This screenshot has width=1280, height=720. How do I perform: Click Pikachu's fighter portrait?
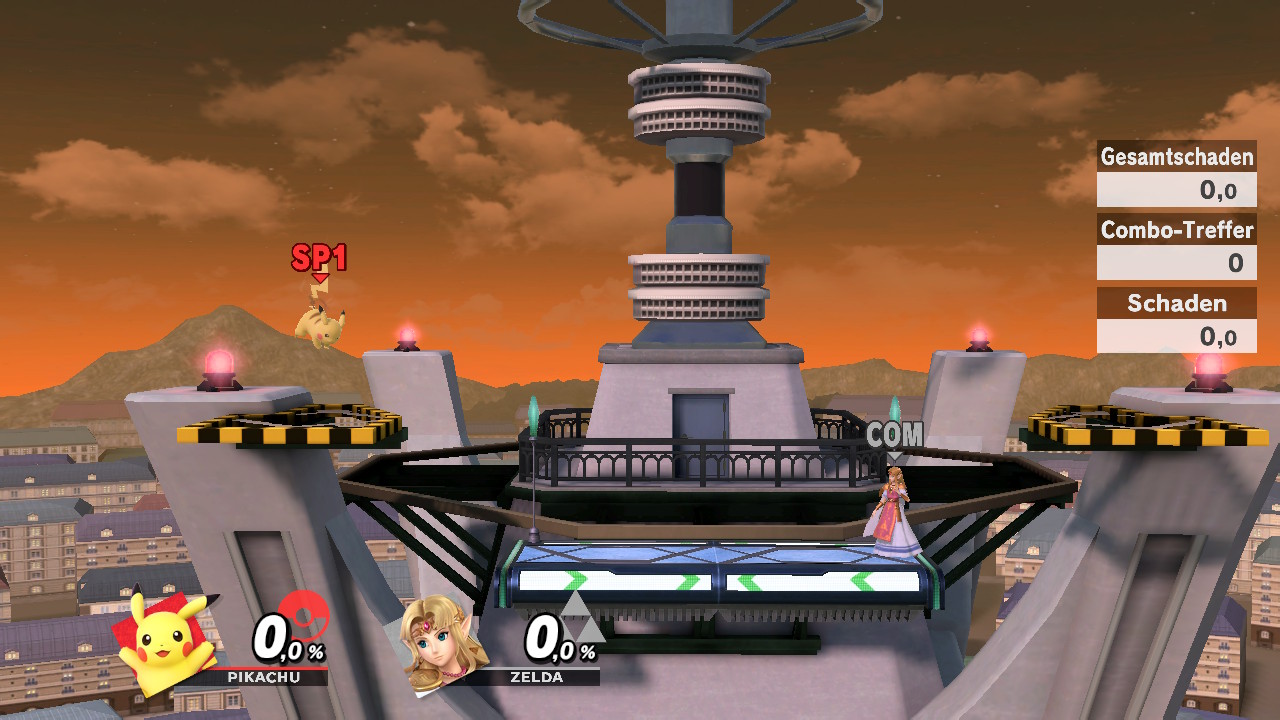[x=165, y=640]
